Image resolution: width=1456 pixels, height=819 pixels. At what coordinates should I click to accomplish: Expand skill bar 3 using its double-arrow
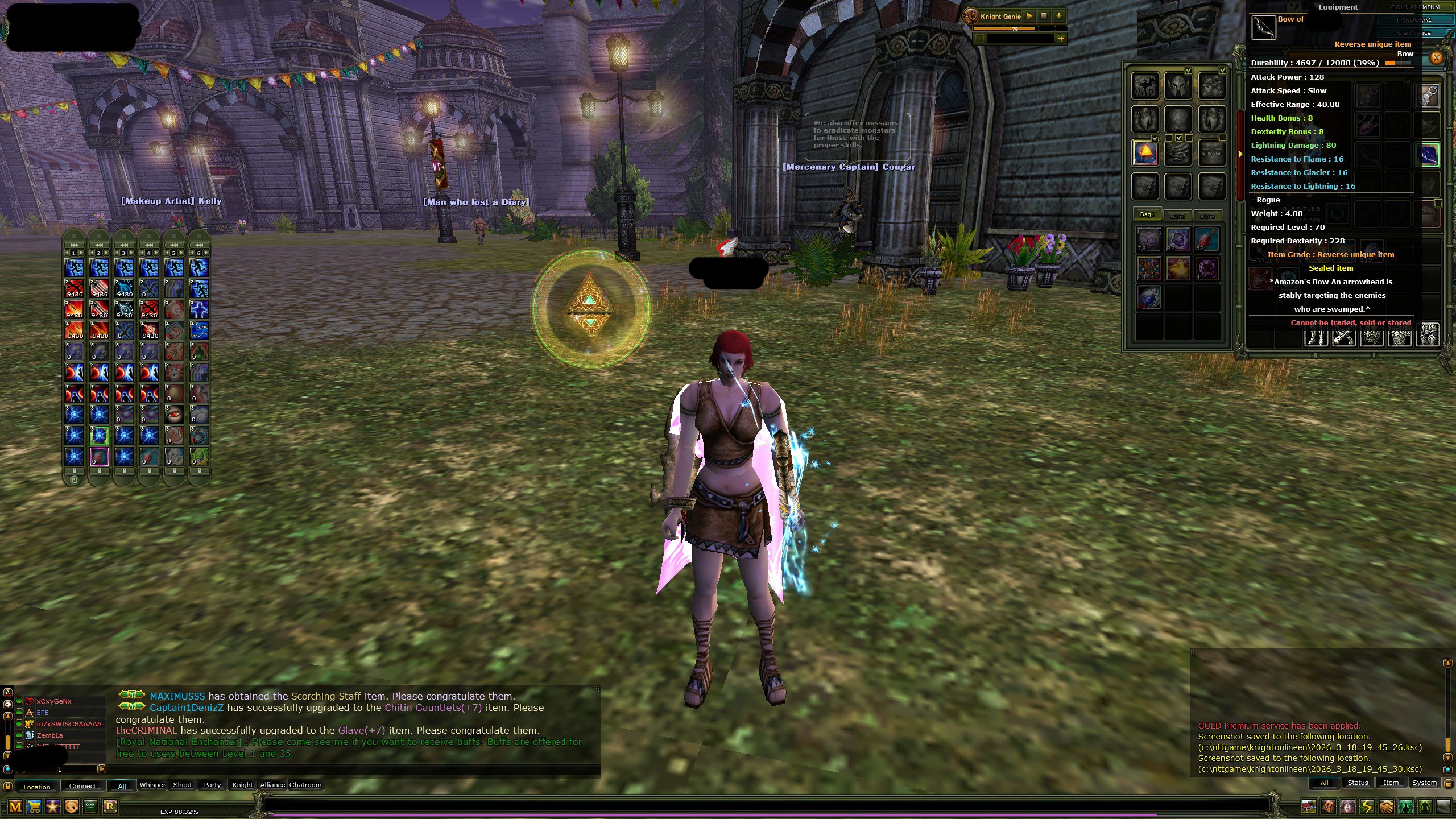125,245
